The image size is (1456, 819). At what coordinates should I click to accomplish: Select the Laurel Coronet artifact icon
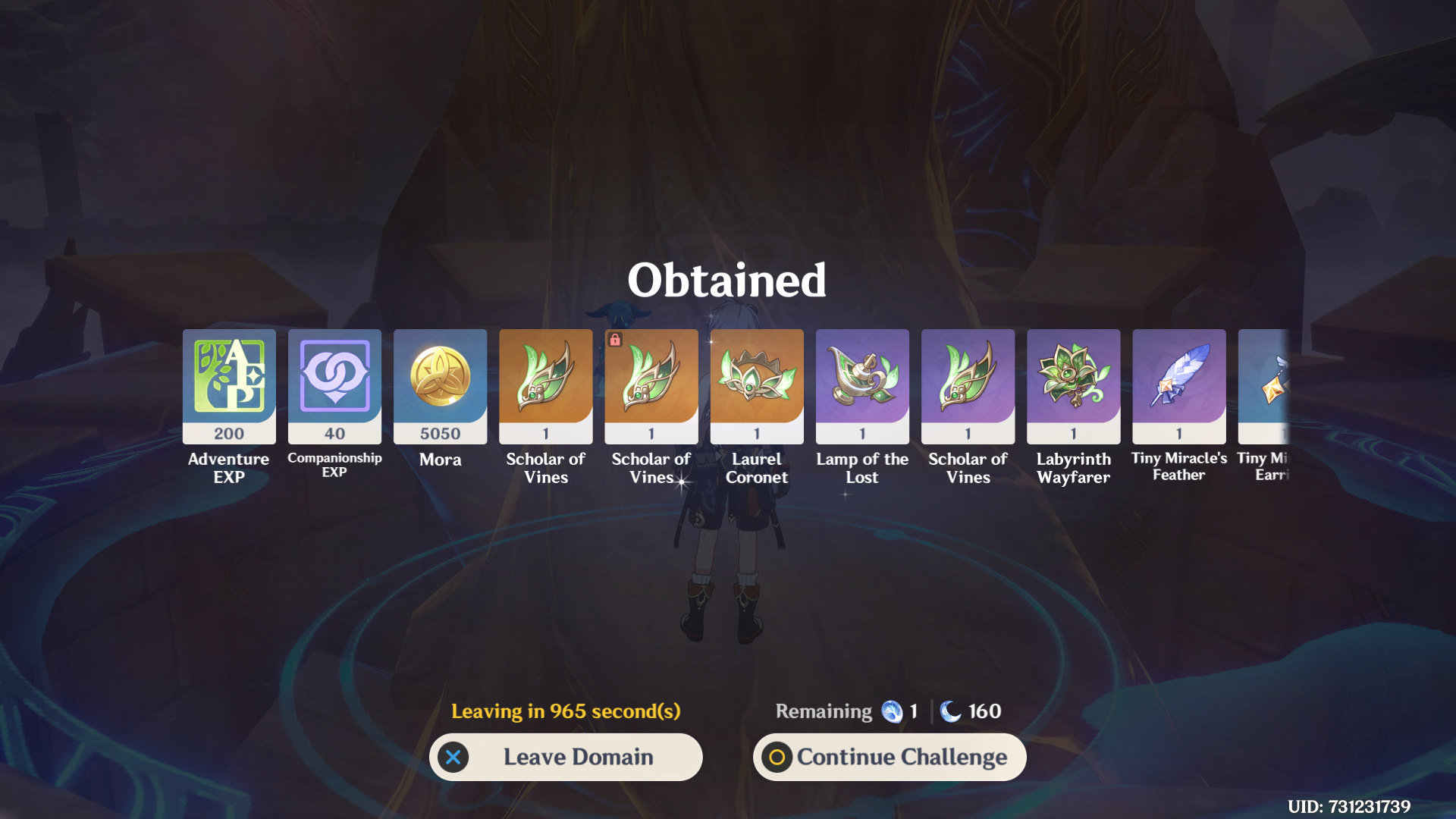pyautogui.click(x=756, y=387)
